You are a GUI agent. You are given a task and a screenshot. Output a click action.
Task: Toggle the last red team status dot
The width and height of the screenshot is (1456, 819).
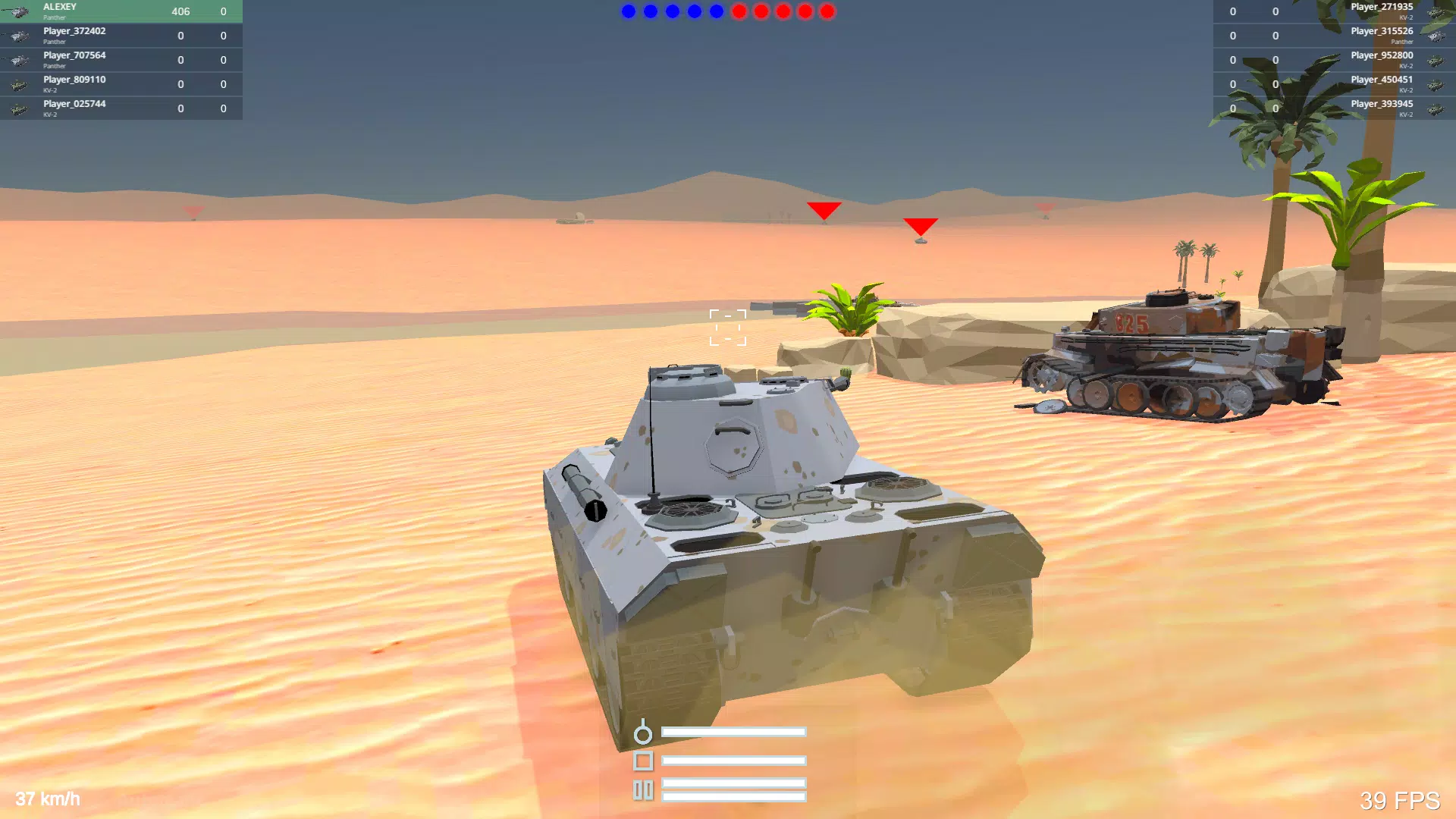pos(825,11)
